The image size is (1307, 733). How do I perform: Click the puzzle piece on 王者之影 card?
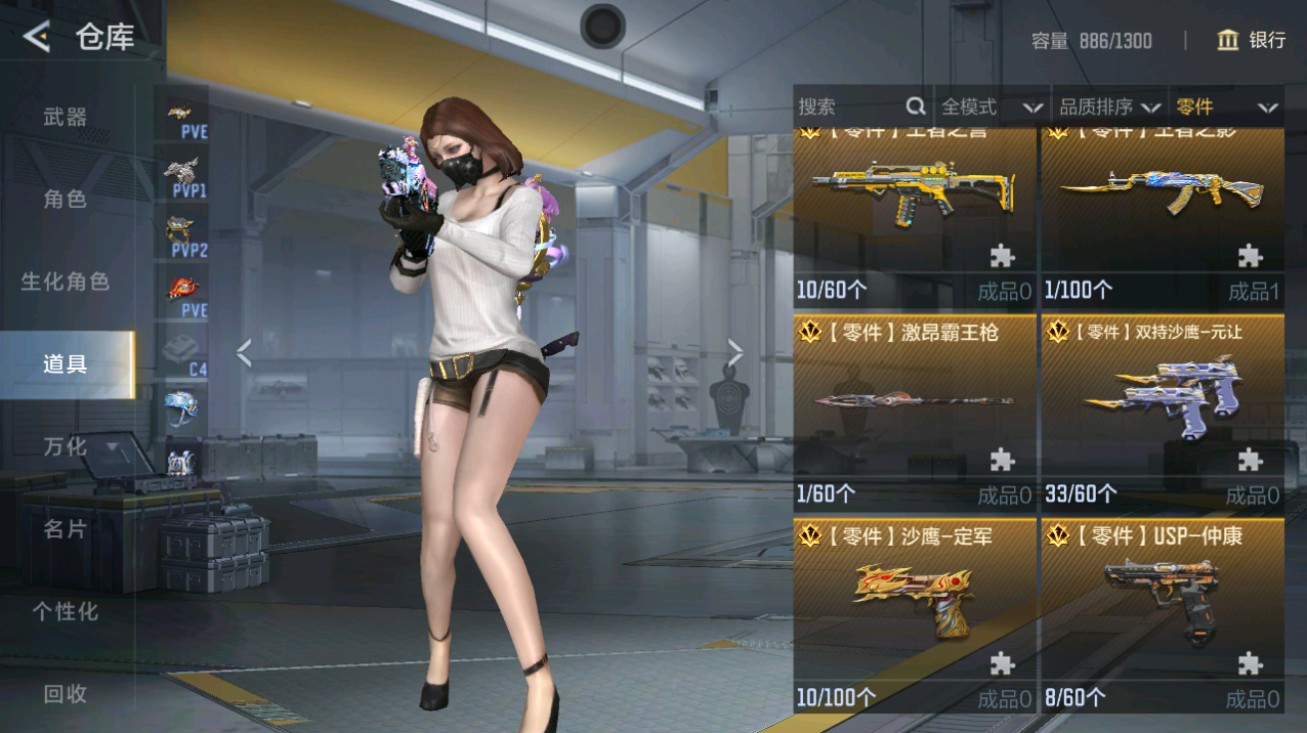[x=1248, y=255]
